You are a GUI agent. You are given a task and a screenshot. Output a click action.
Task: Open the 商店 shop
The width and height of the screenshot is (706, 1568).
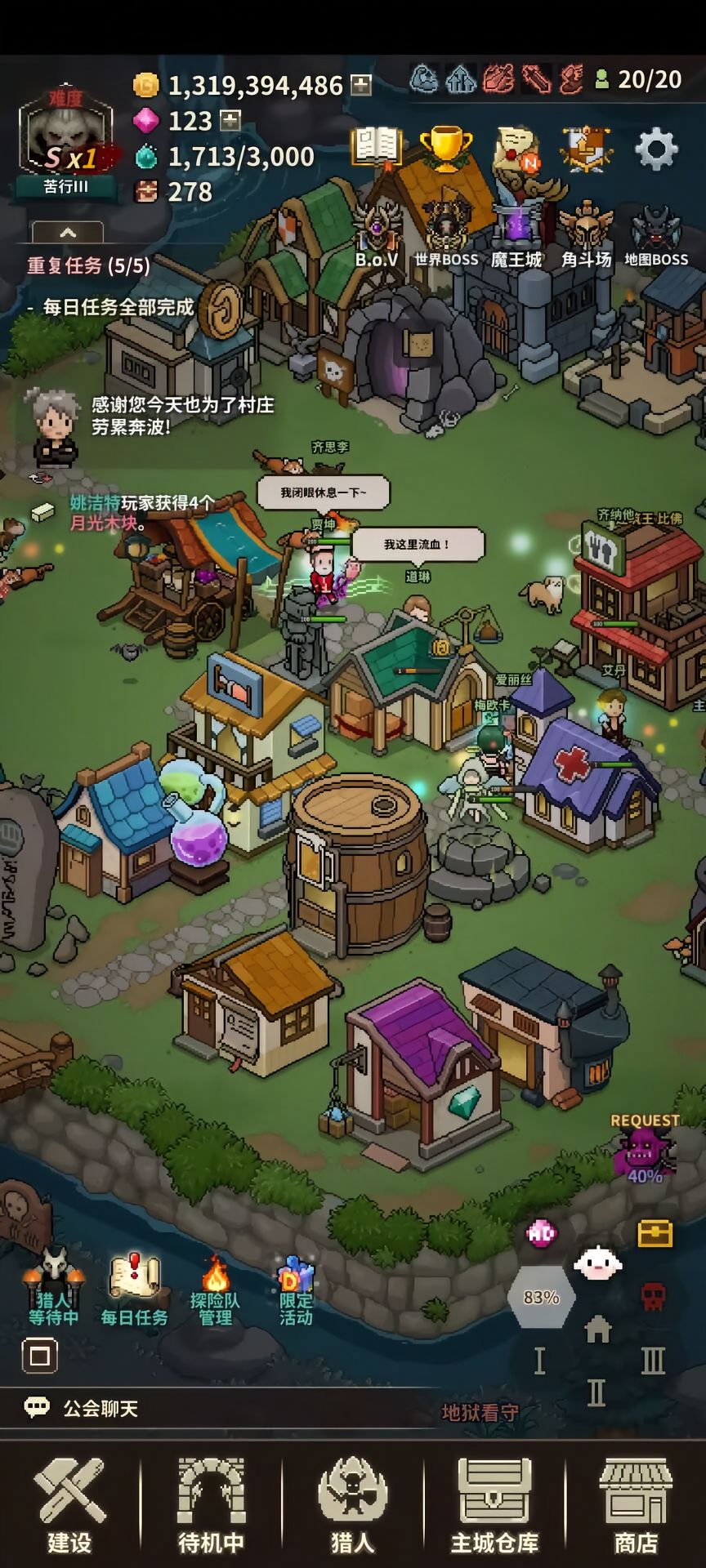636,1505
